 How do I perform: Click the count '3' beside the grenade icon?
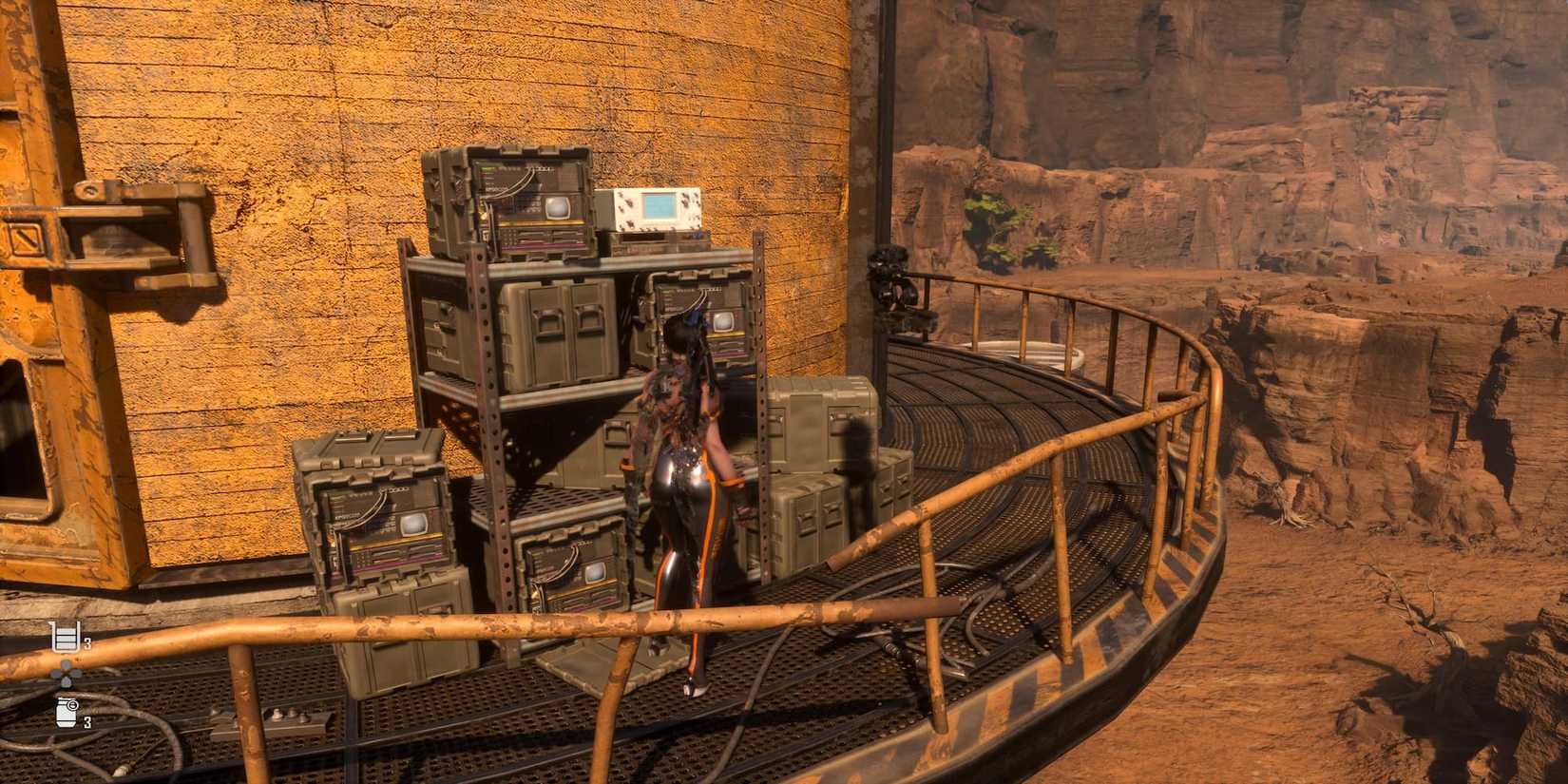87,721
